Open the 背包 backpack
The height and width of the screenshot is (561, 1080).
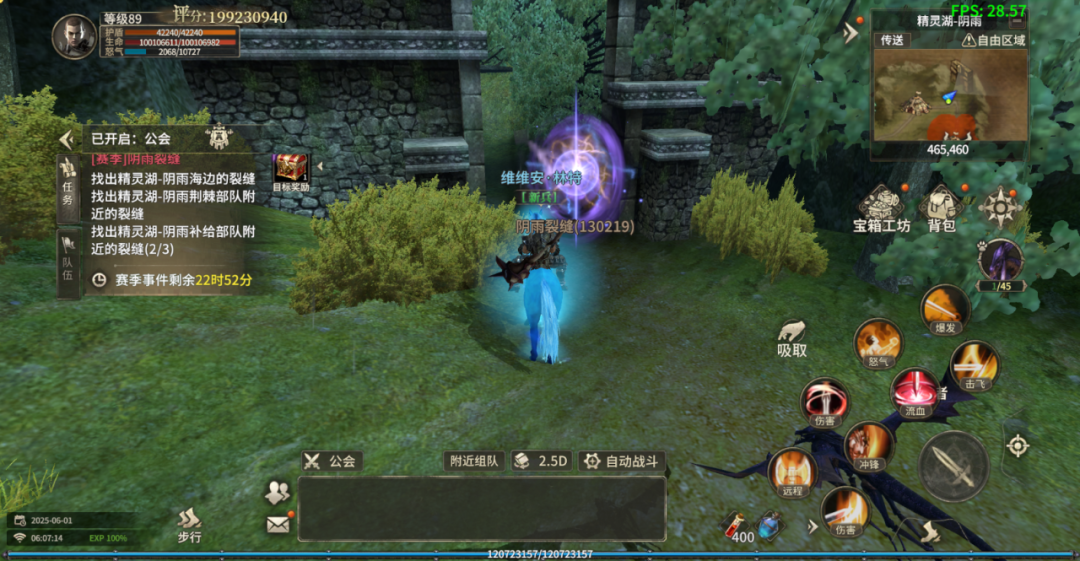pos(941,208)
